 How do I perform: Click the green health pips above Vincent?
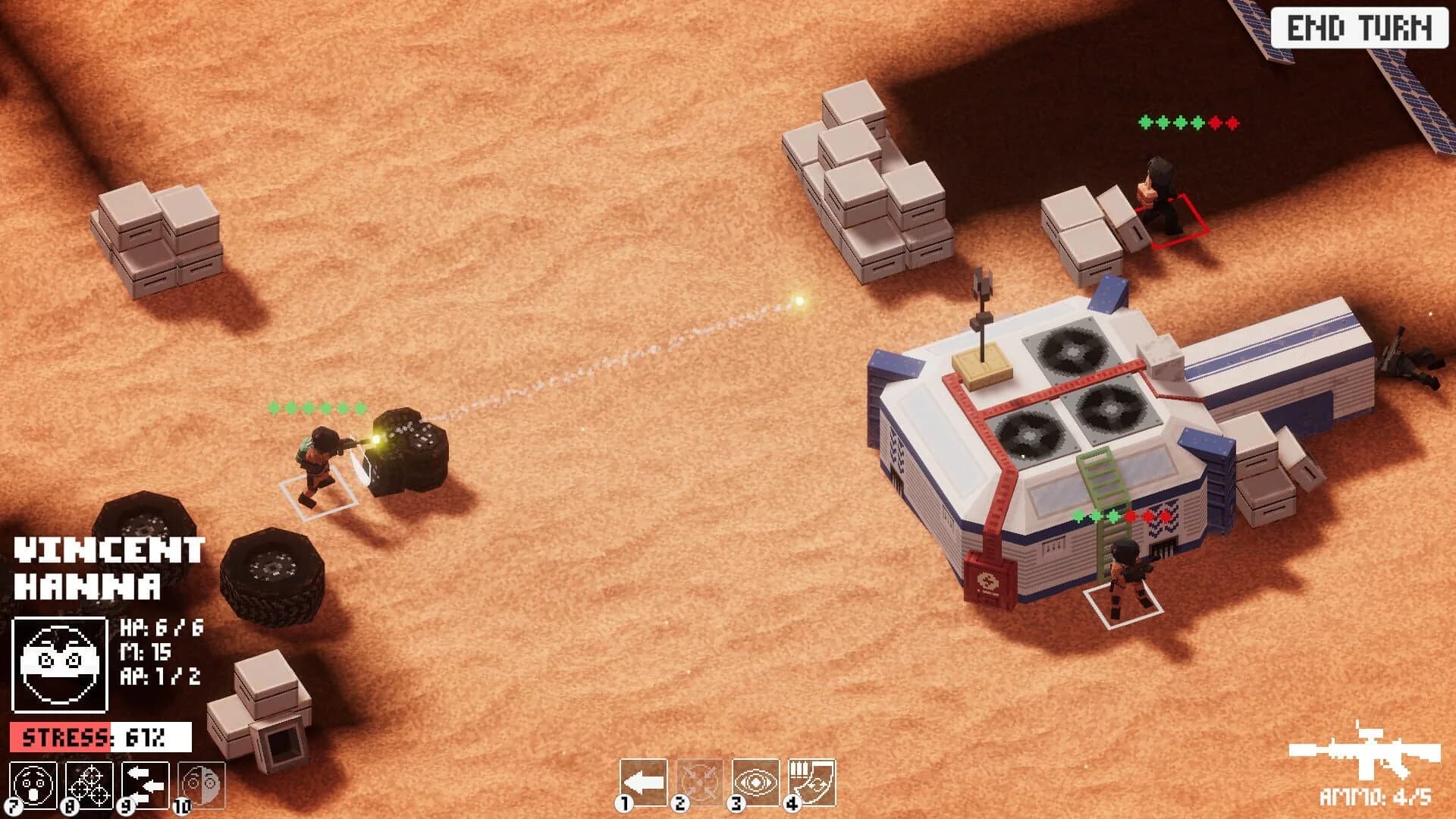point(315,409)
